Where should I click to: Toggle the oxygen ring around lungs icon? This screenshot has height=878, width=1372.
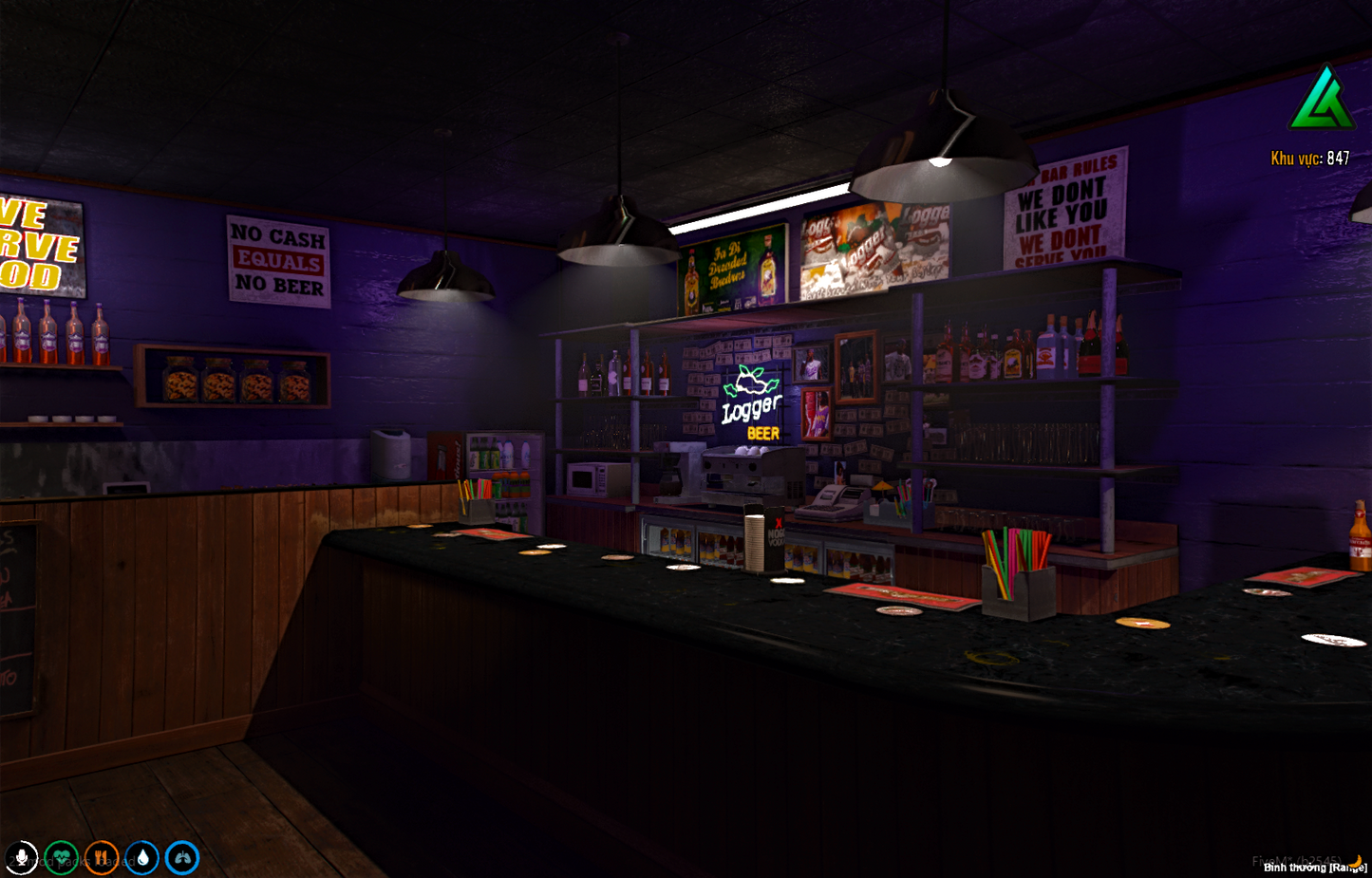[x=182, y=857]
